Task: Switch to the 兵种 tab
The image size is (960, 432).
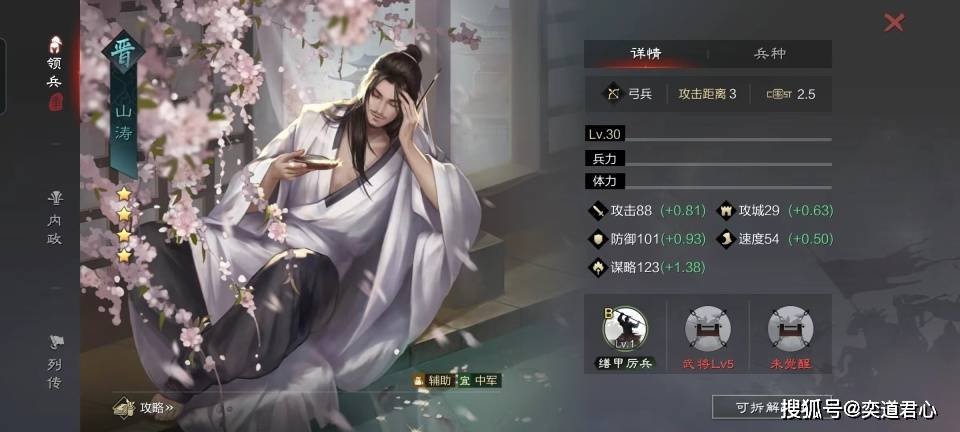Action: [x=769, y=54]
